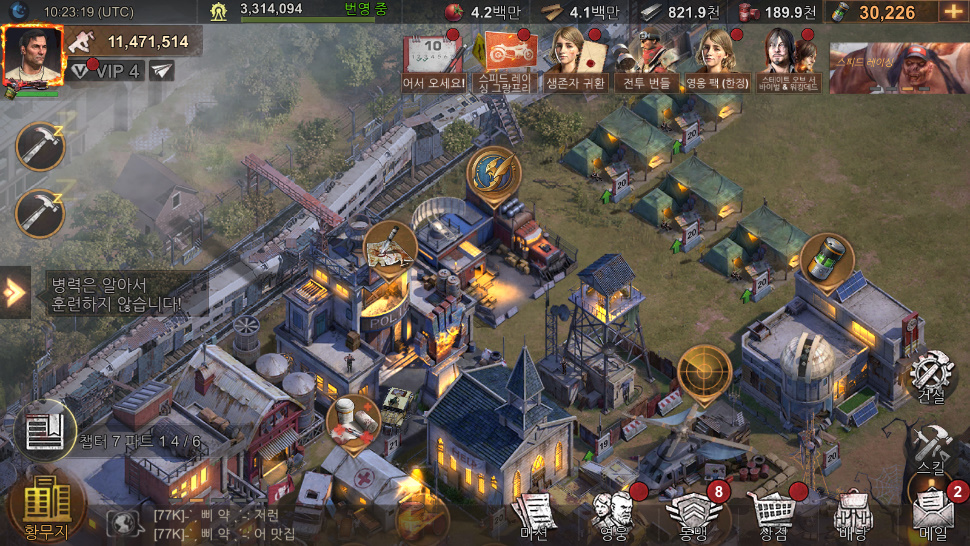
Task: Open the 미션 missions menu
Action: tap(534, 515)
